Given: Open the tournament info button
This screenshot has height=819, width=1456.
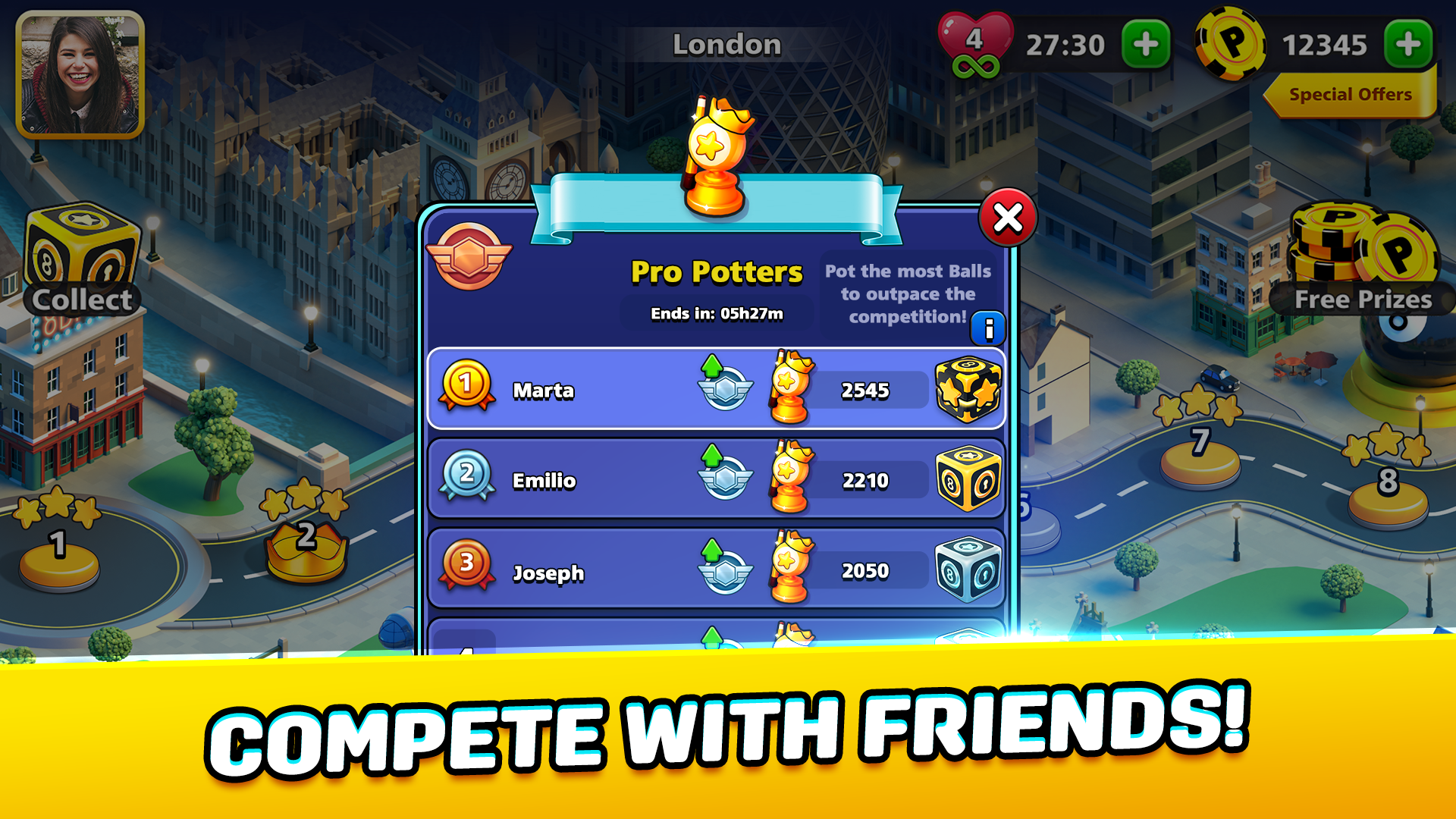Looking at the screenshot, I should (988, 328).
